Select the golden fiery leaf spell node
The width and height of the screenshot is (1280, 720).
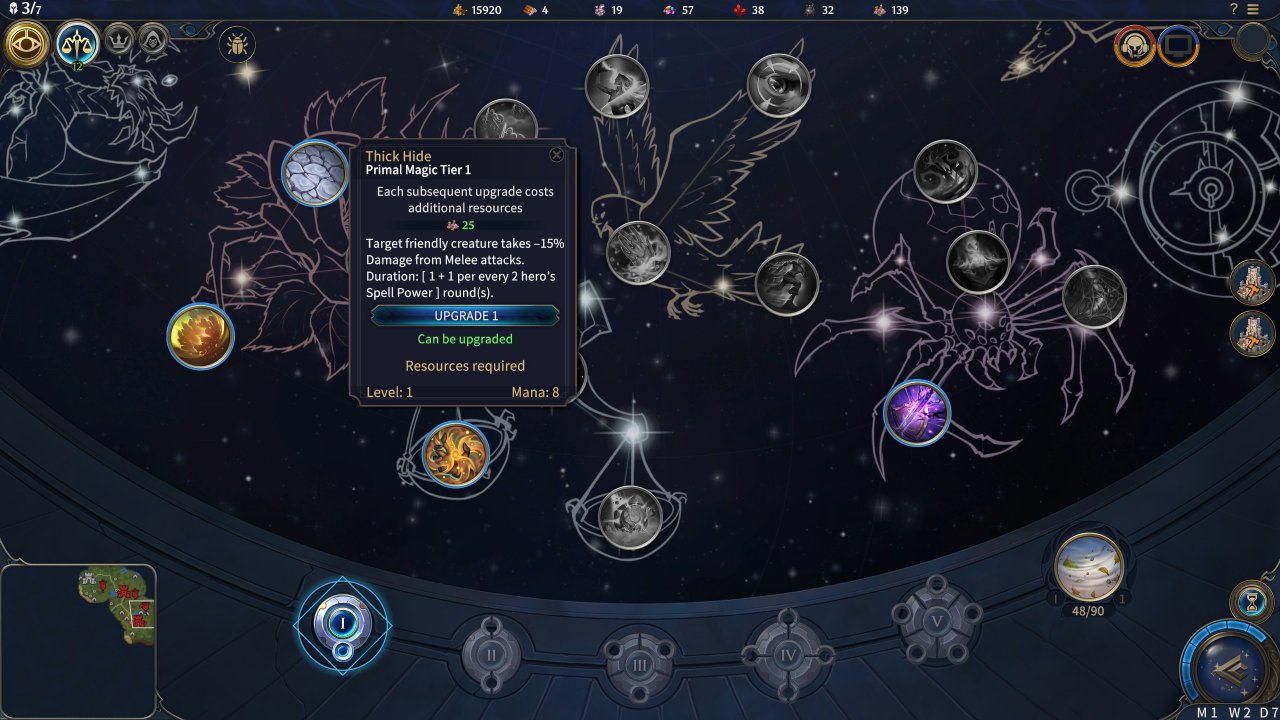(x=201, y=336)
